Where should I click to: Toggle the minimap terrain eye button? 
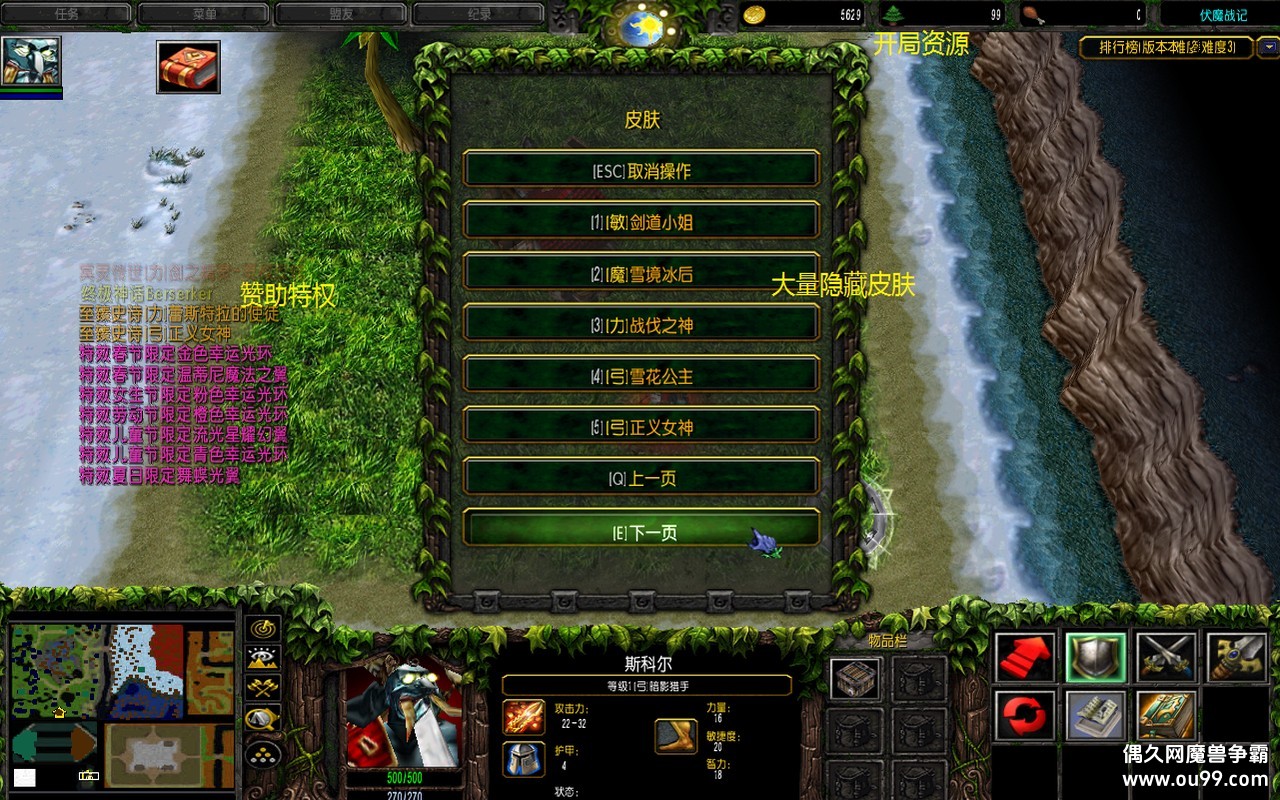[263, 658]
